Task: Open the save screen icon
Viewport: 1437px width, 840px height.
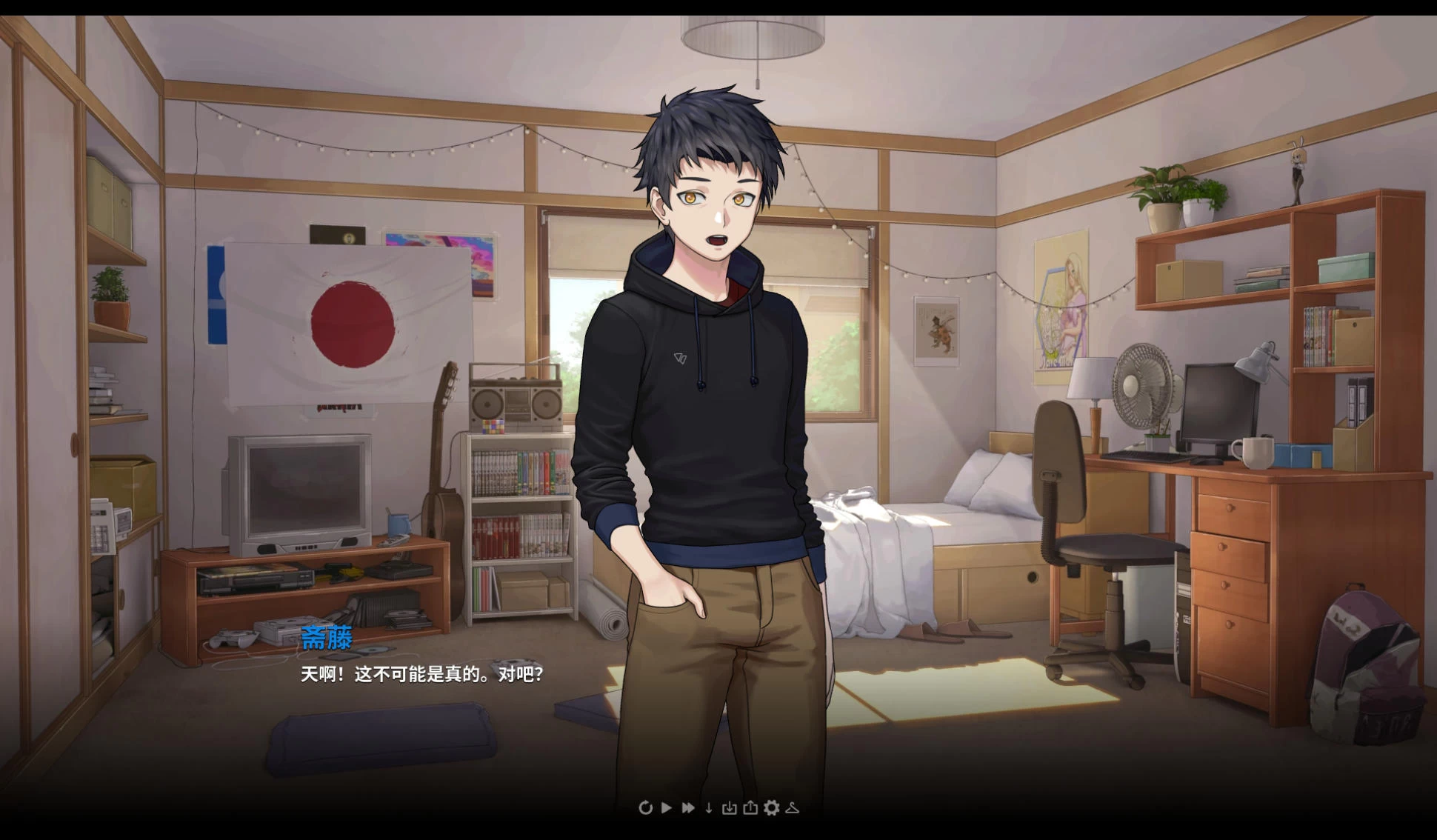Action: (729, 808)
